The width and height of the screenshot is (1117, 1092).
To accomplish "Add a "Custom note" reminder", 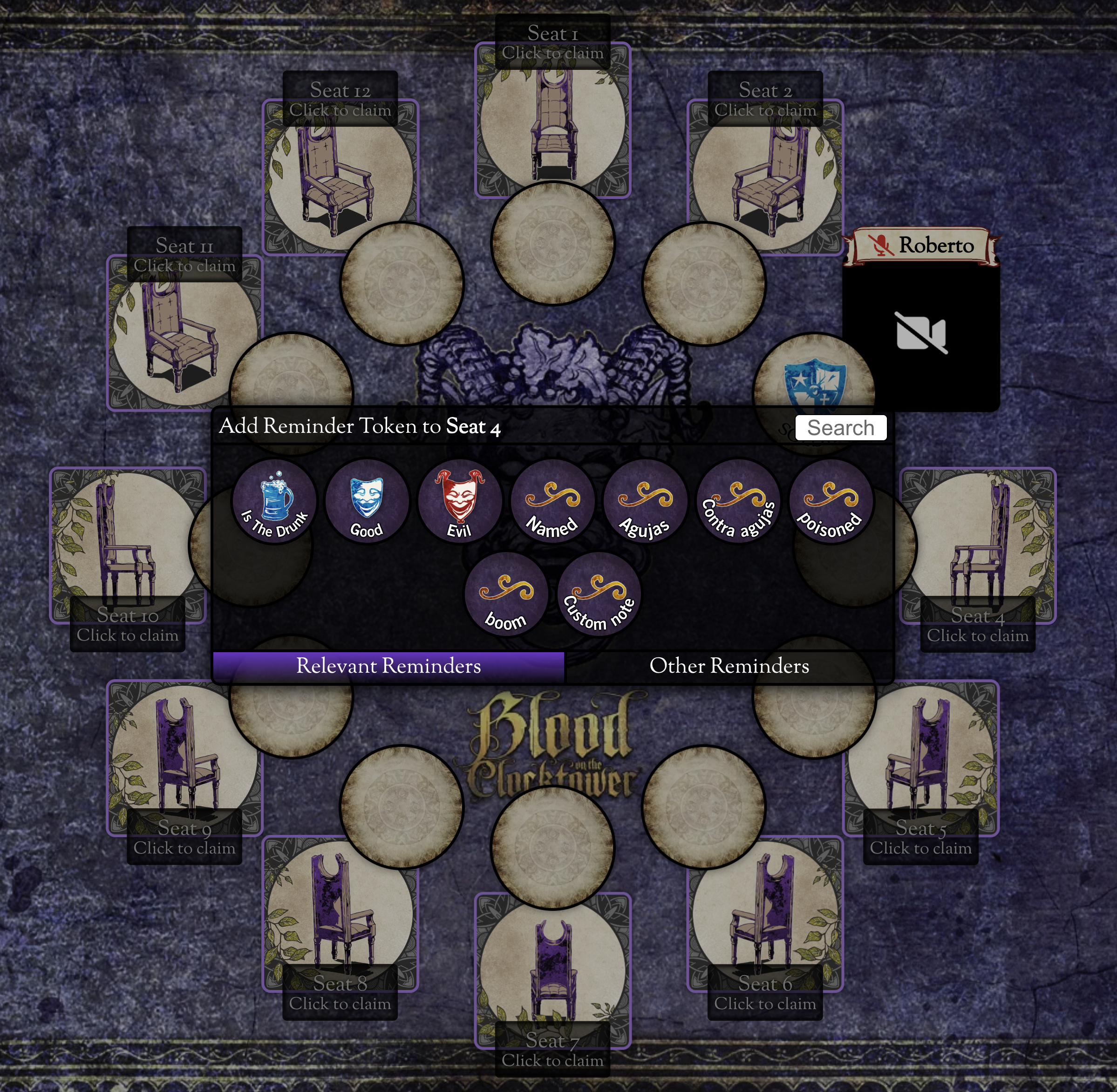I will tap(599, 594).
